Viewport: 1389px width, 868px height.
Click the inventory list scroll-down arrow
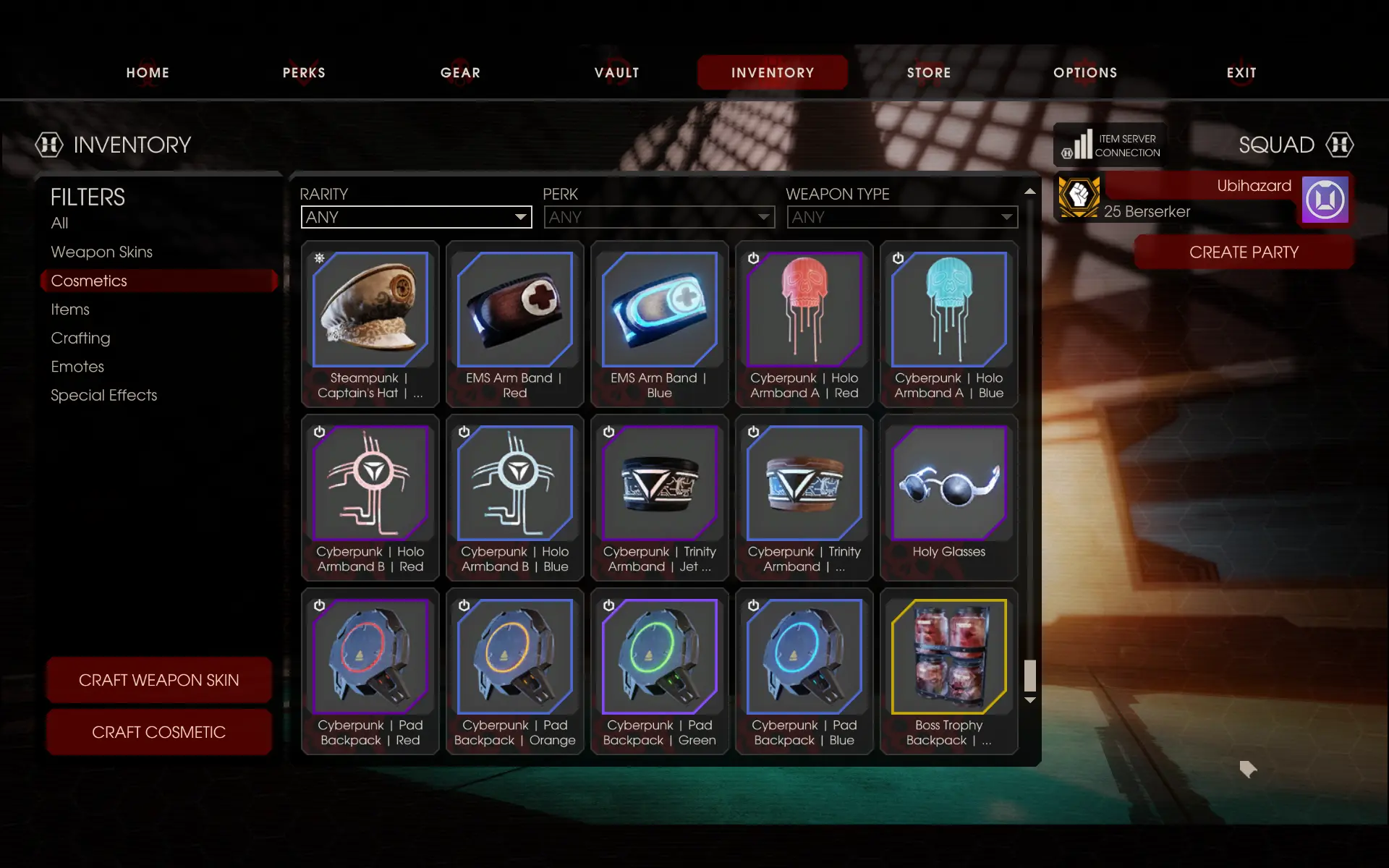tap(1030, 700)
